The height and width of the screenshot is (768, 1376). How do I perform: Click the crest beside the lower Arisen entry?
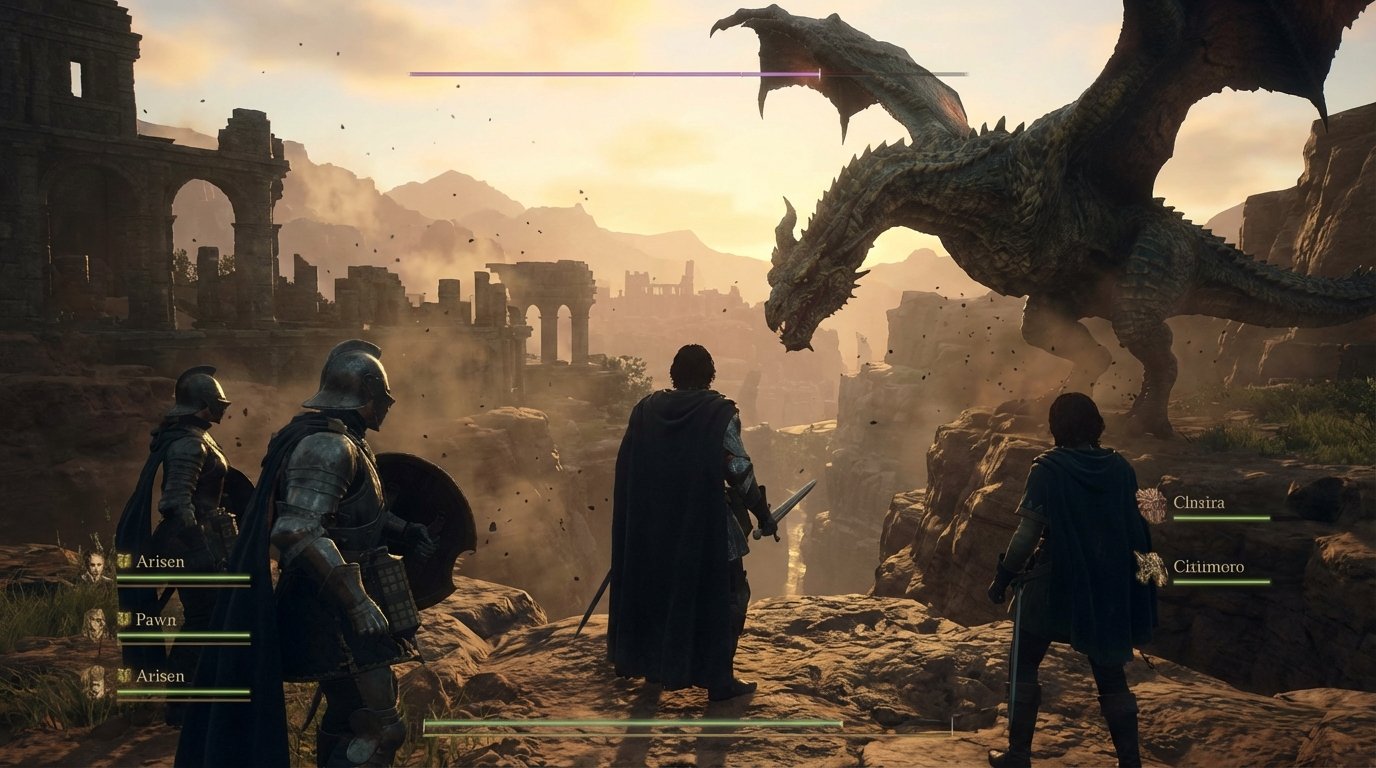pos(123,677)
